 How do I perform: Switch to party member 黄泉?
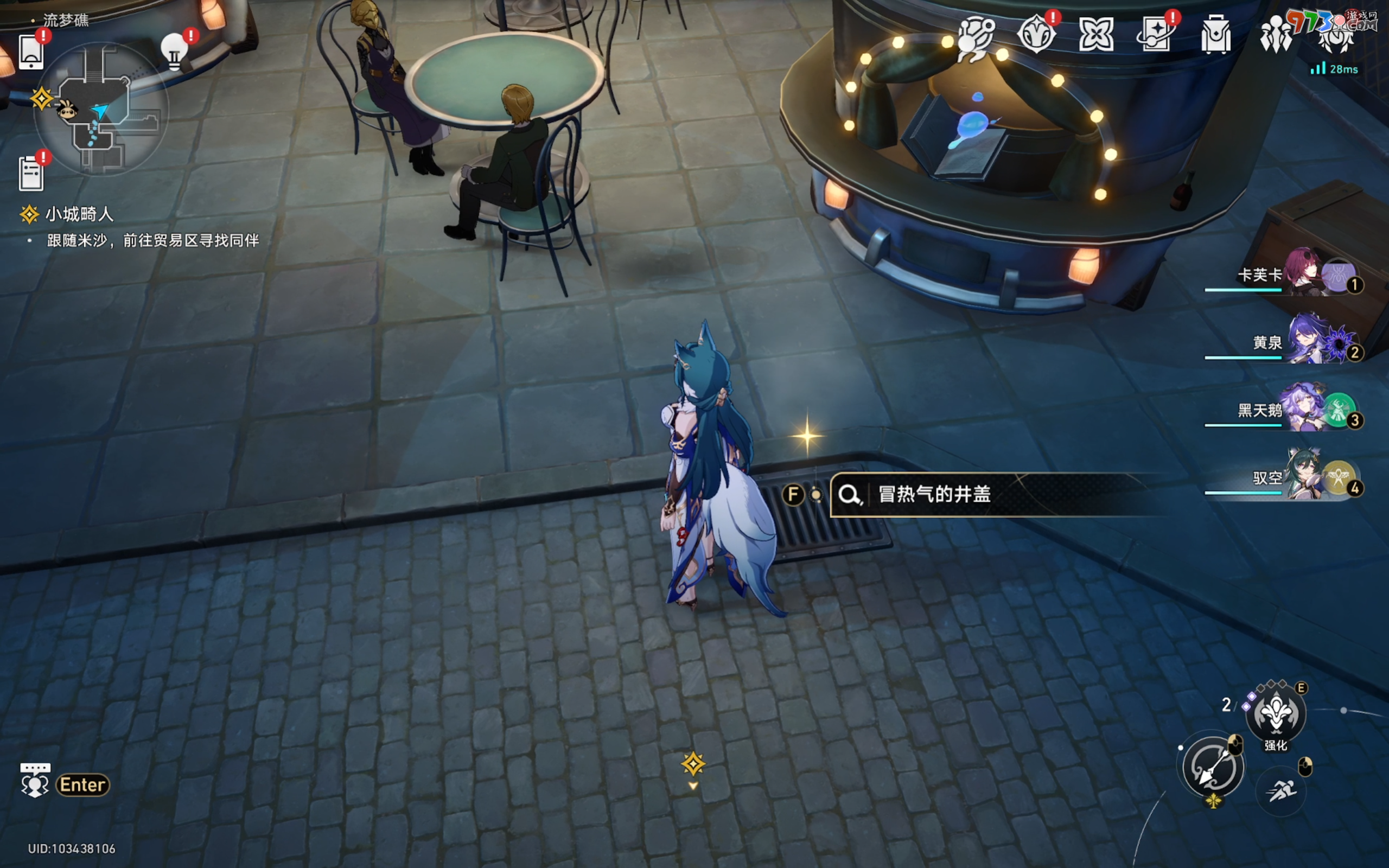(x=1291, y=343)
